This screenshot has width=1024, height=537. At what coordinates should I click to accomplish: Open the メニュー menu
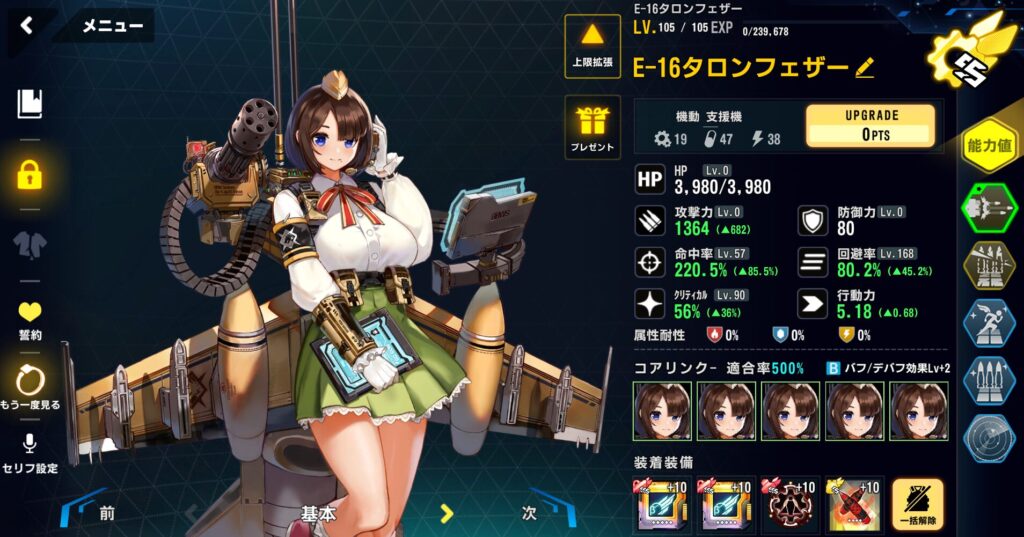(x=112, y=26)
